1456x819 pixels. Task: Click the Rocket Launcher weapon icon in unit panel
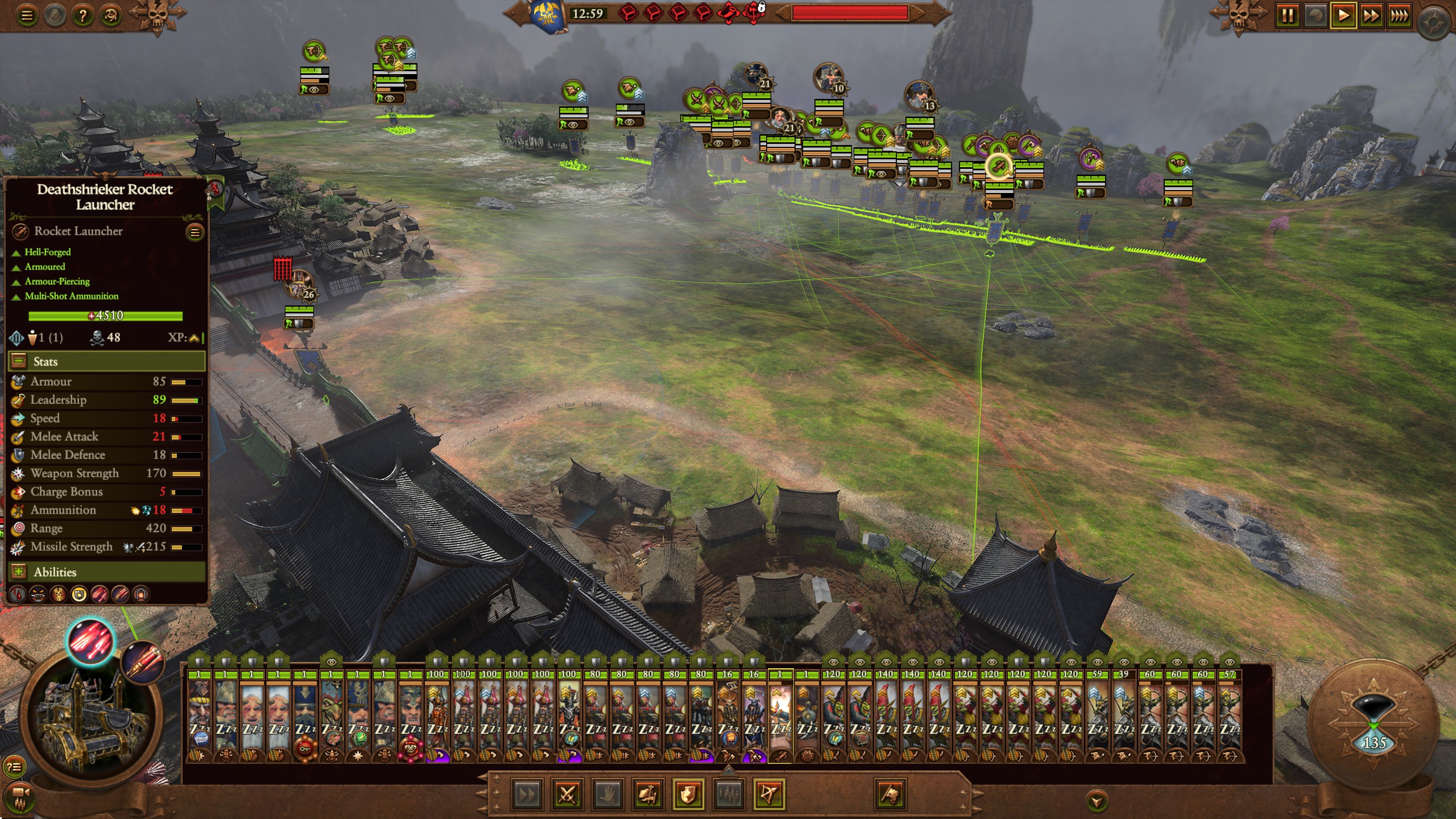pos(20,231)
